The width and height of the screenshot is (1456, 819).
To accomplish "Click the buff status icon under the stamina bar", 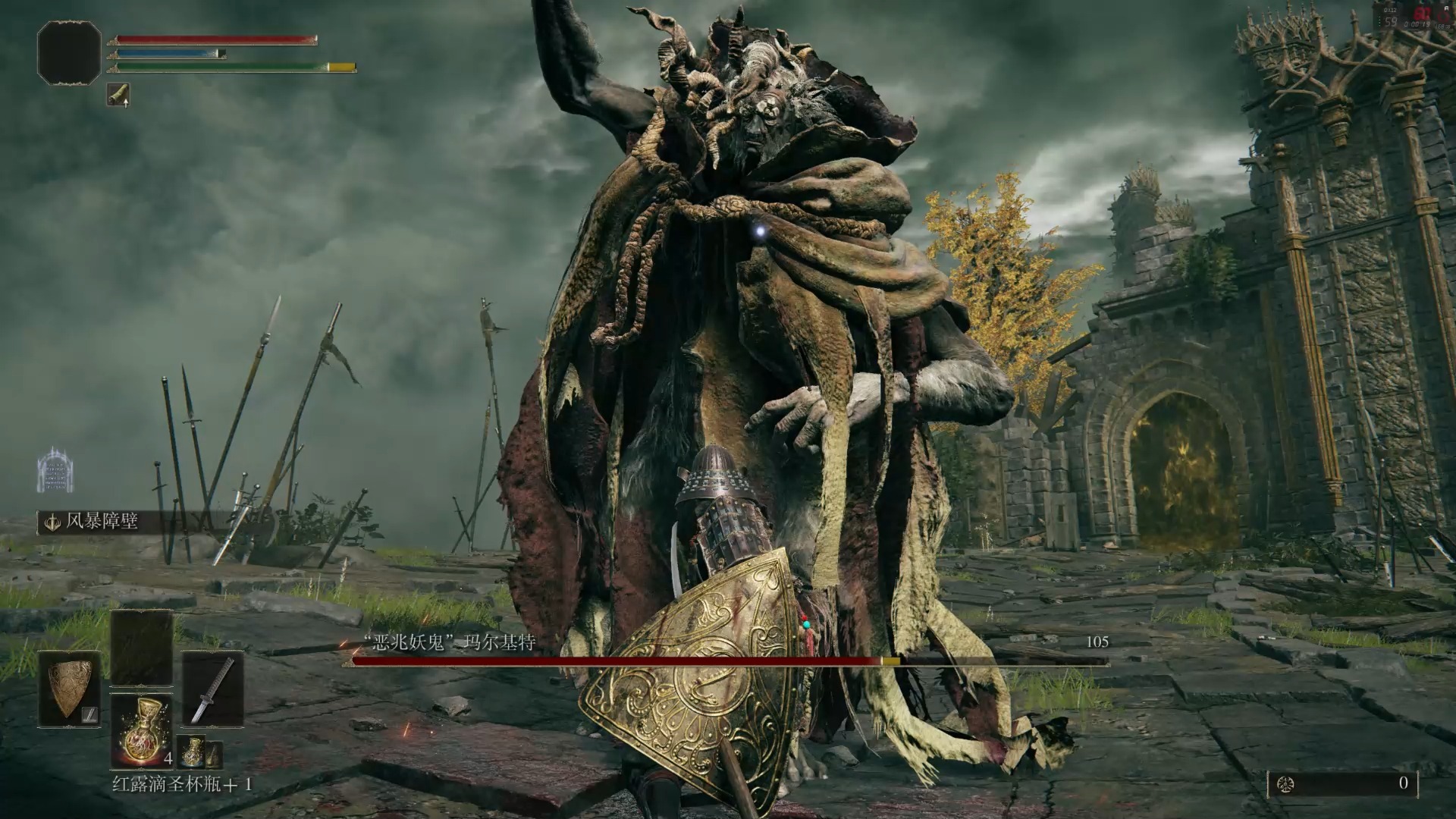I will click(118, 95).
